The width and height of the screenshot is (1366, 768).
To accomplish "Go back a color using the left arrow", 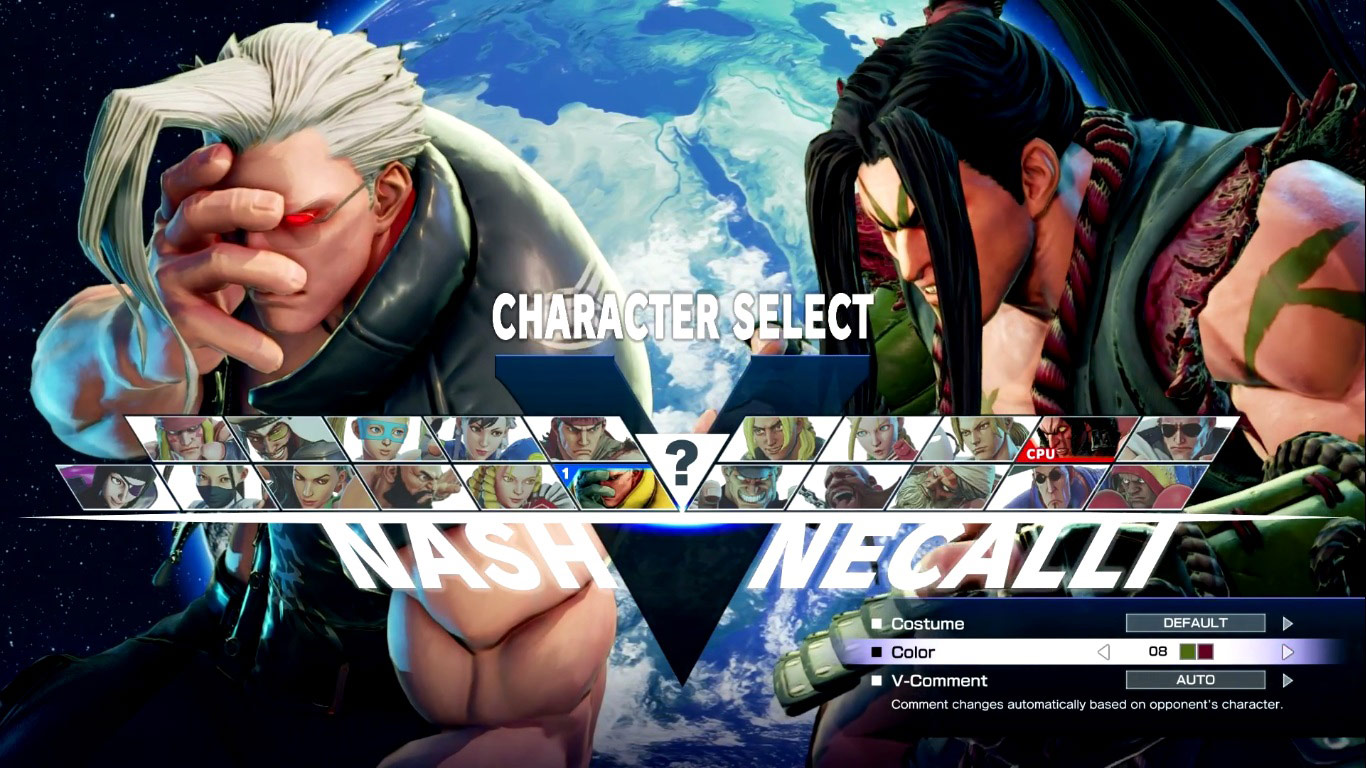I will [1104, 652].
